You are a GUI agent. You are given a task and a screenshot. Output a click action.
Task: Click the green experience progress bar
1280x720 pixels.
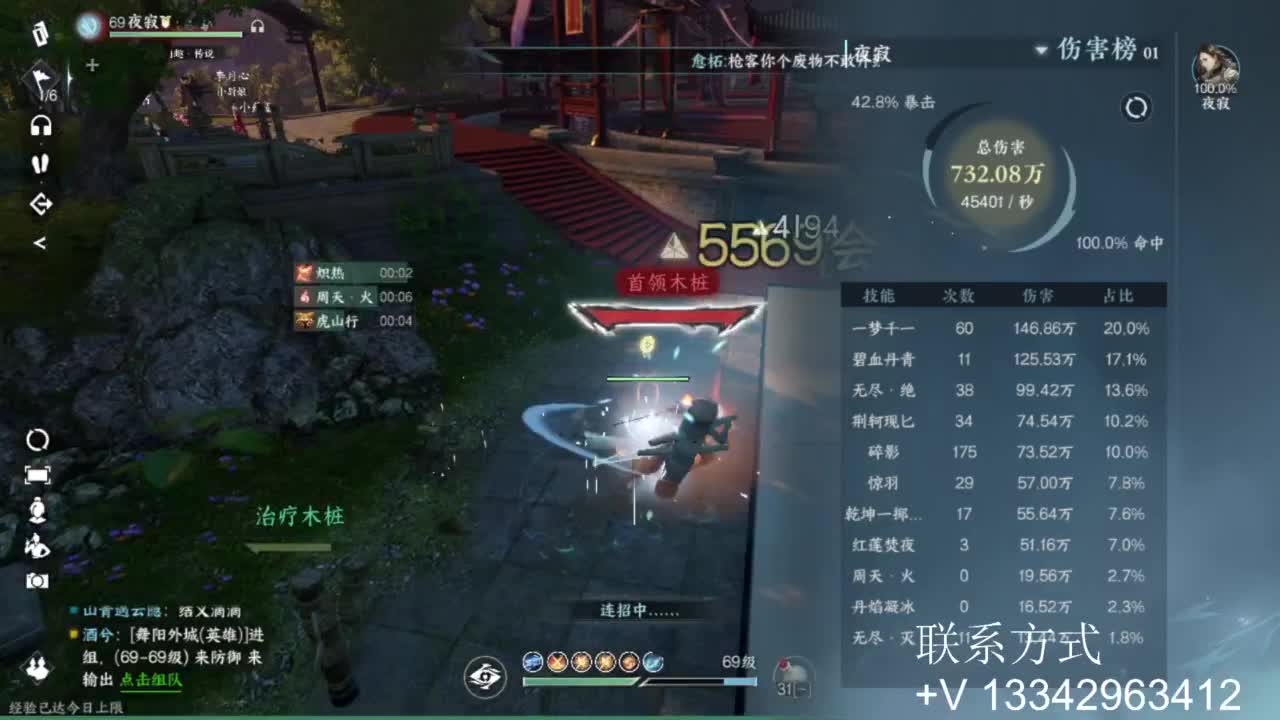pyautogui.click(x=580, y=681)
